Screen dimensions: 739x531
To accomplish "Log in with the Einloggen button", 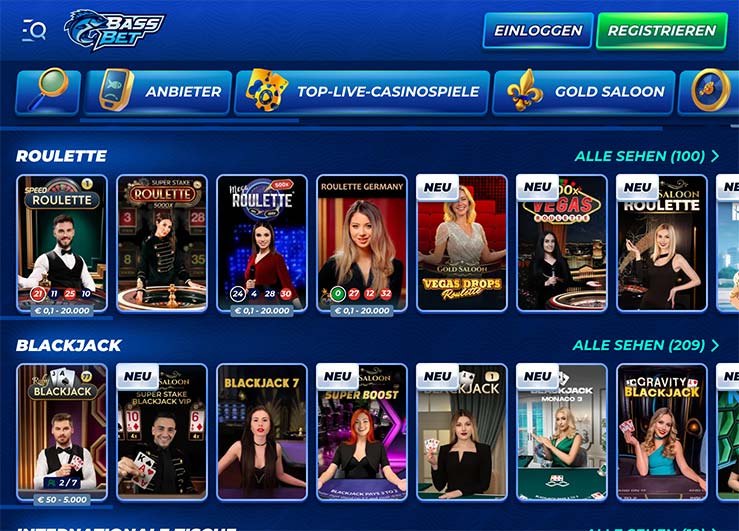I will point(538,30).
